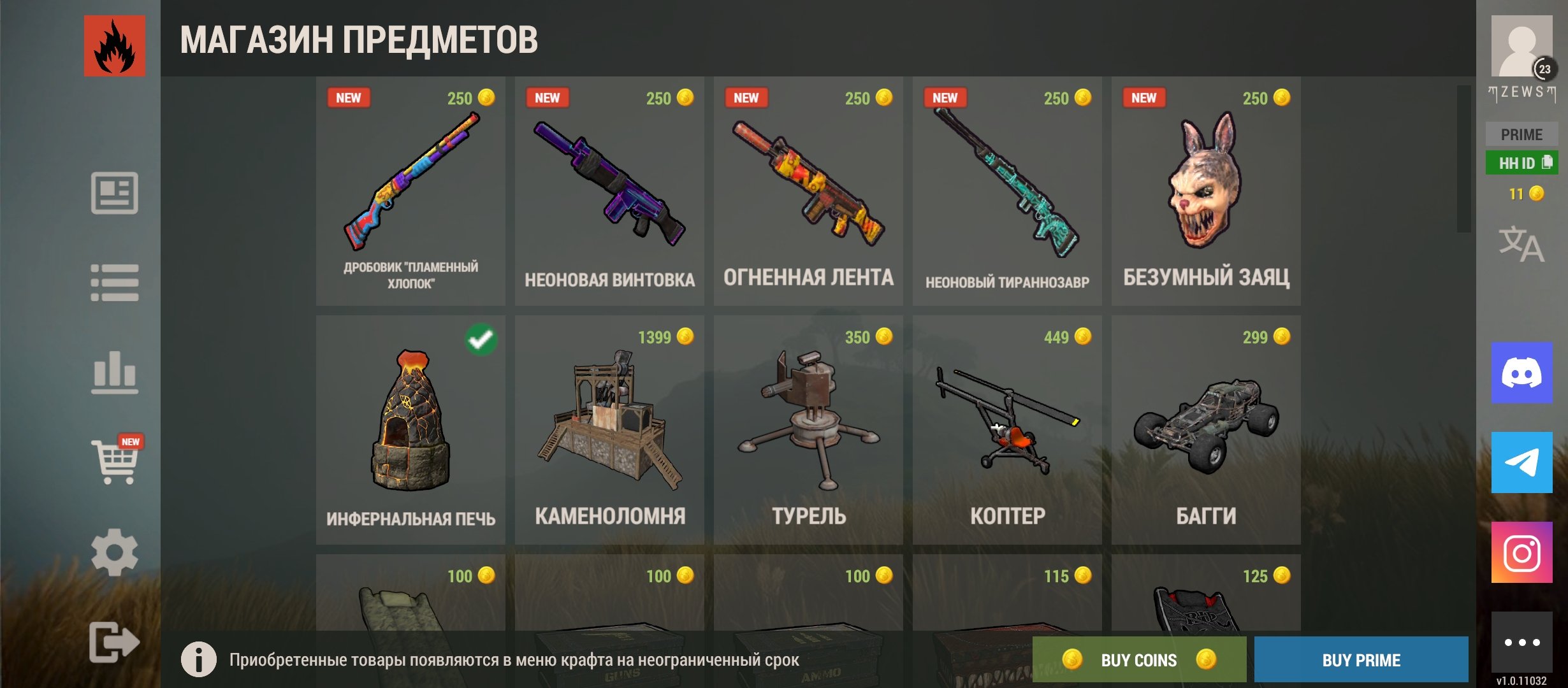Open the settings gear in sidebar
The height and width of the screenshot is (688, 1568).
point(115,552)
